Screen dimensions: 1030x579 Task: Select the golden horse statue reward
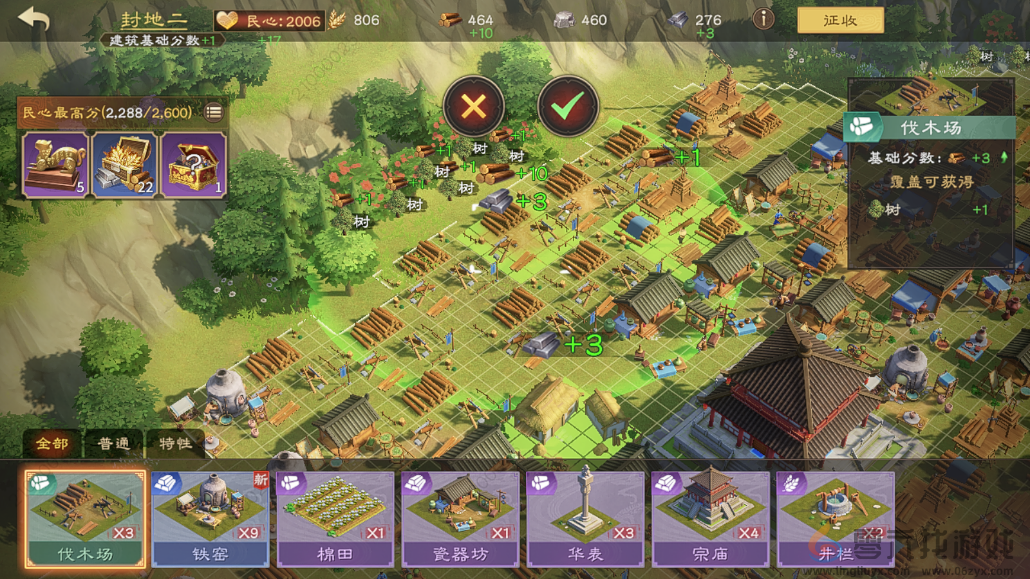[x=55, y=164]
